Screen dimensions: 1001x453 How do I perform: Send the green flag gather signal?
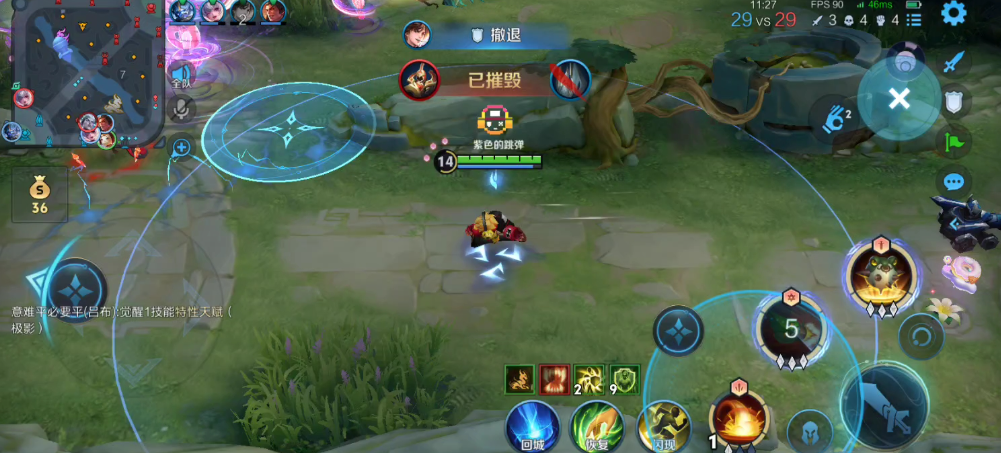tap(955, 141)
